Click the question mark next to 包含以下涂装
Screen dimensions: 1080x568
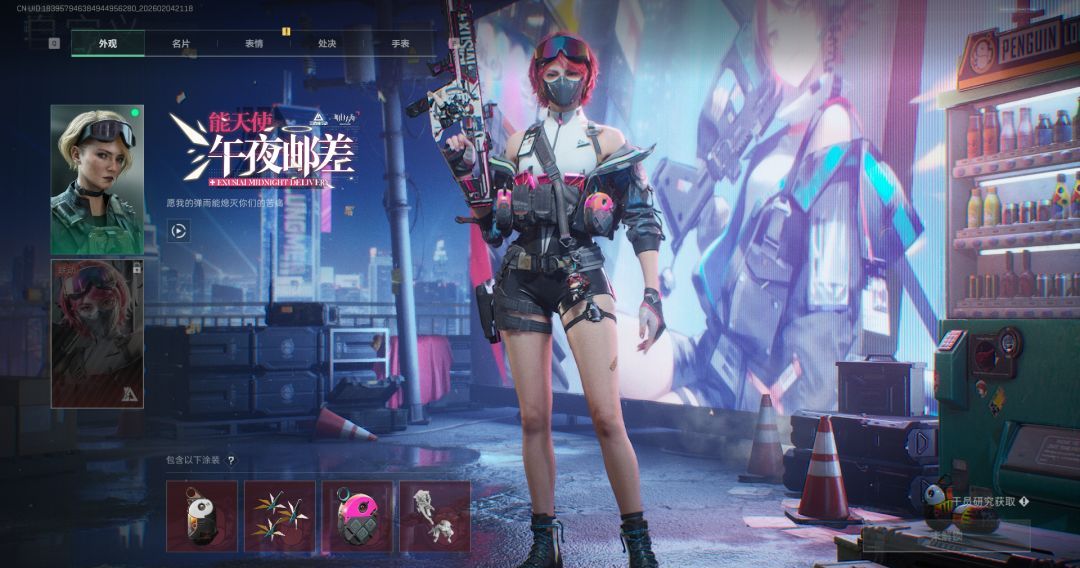(x=231, y=461)
